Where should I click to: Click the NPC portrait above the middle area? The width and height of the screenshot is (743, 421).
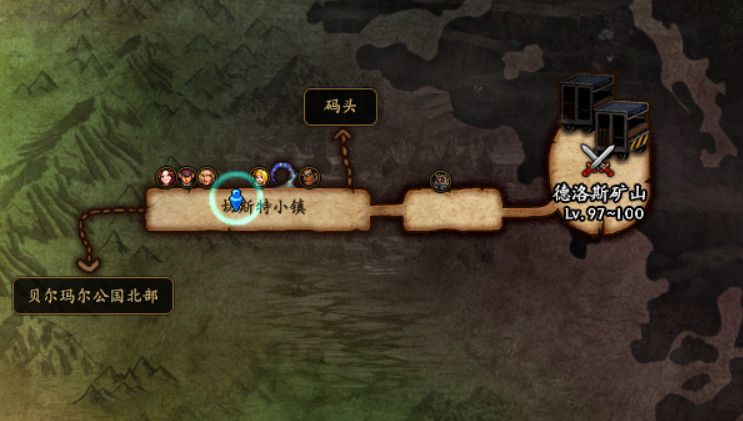[x=440, y=180]
